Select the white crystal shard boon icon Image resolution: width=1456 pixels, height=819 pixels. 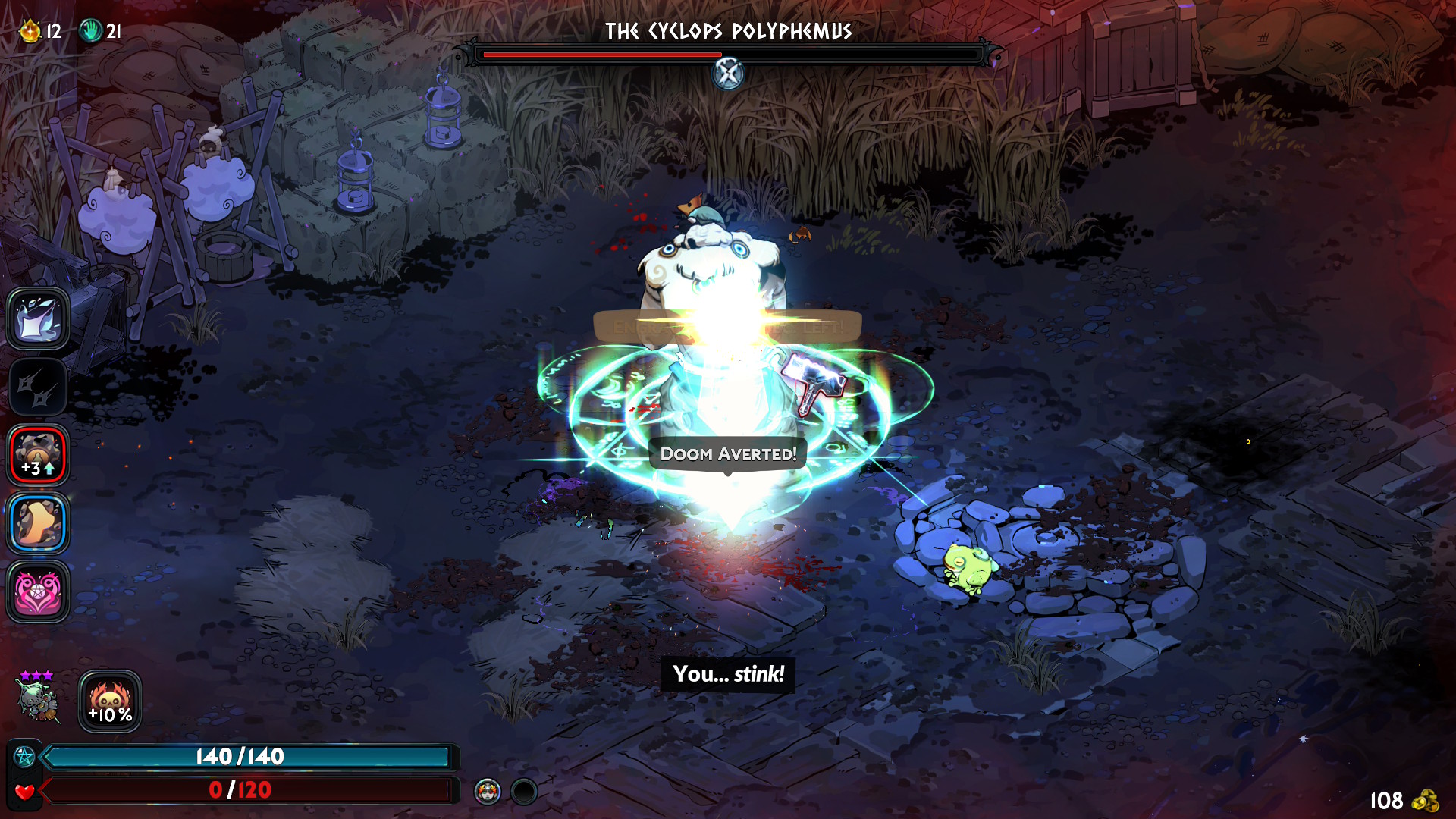[38, 318]
